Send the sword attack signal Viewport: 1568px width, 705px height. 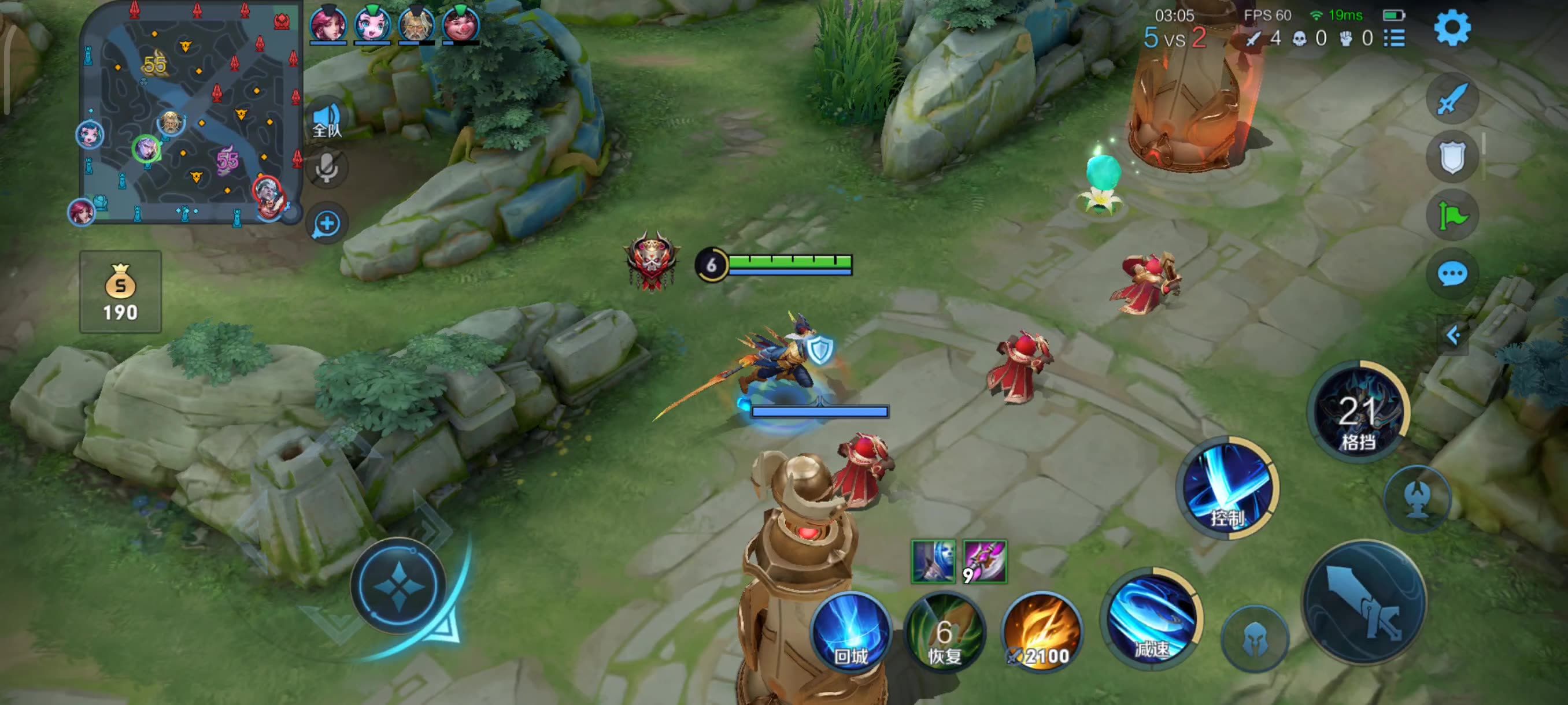point(1452,99)
